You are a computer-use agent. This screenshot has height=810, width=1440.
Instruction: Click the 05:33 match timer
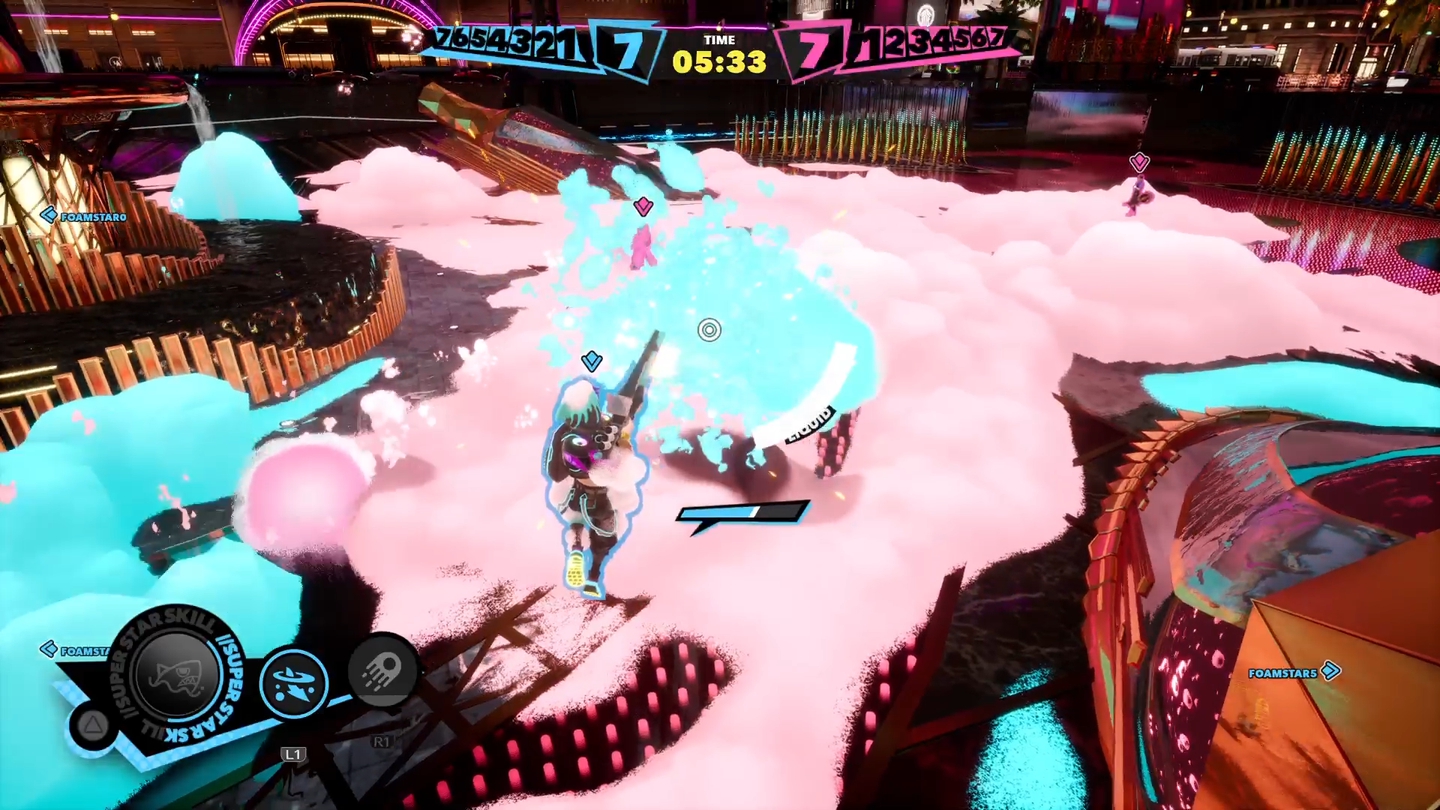(x=719, y=58)
